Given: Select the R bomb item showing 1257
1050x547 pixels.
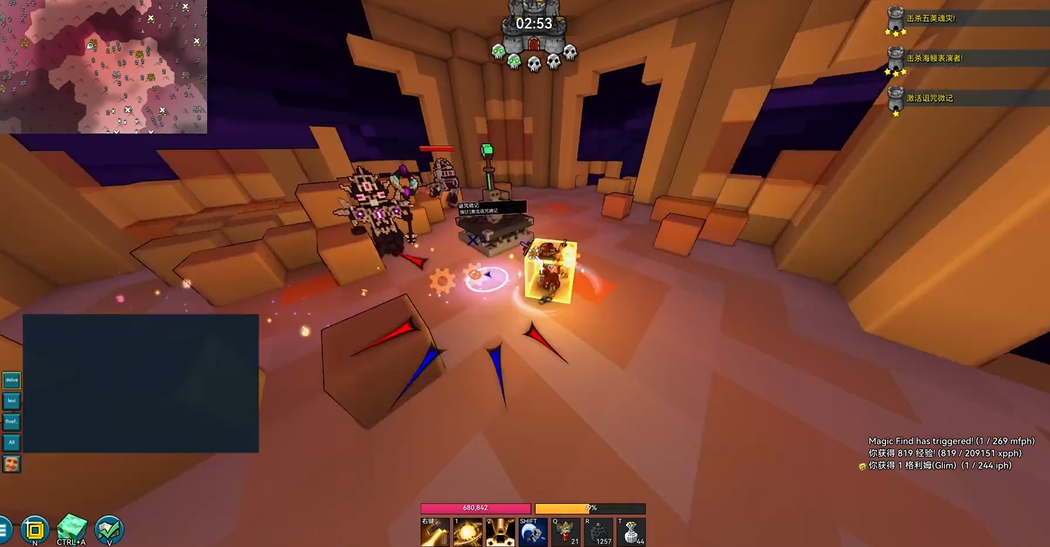Looking at the screenshot, I should coord(598,532).
